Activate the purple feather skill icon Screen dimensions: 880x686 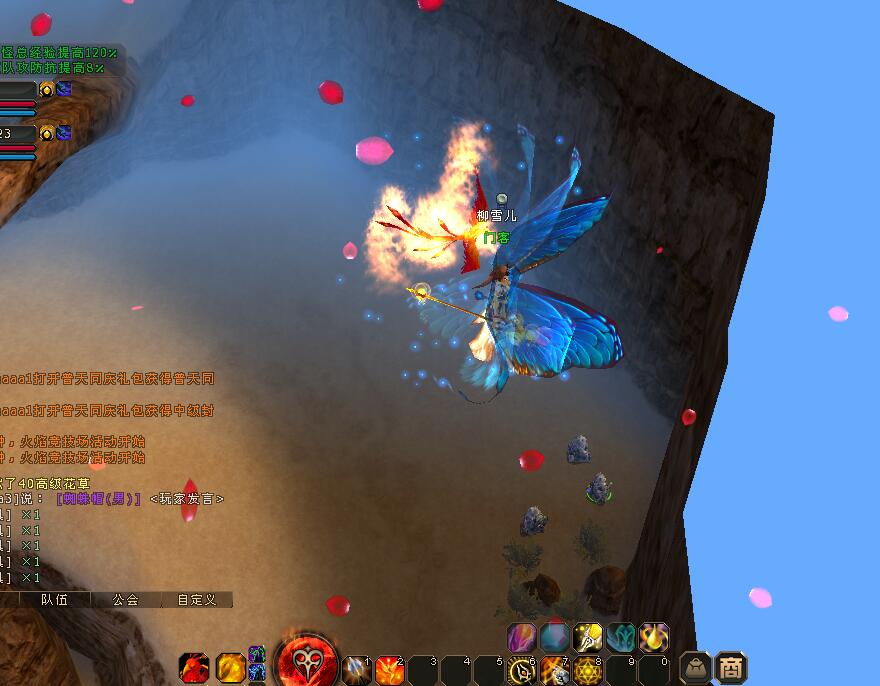pos(522,637)
